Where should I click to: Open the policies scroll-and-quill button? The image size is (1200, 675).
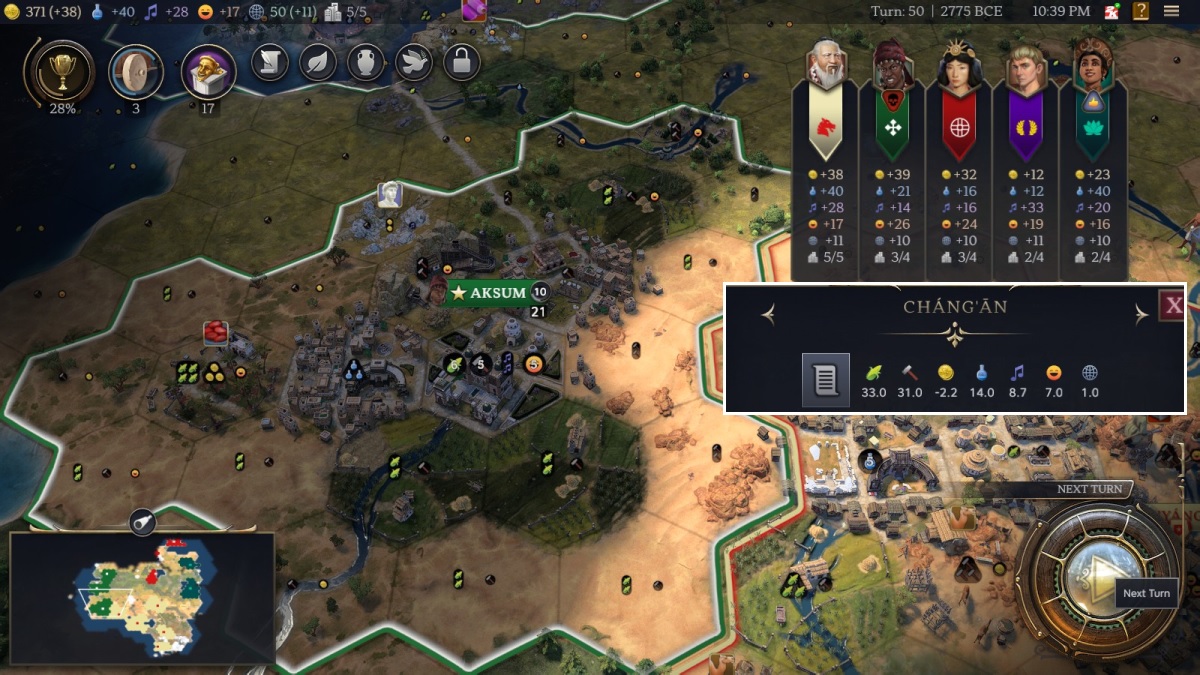pos(269,62)
